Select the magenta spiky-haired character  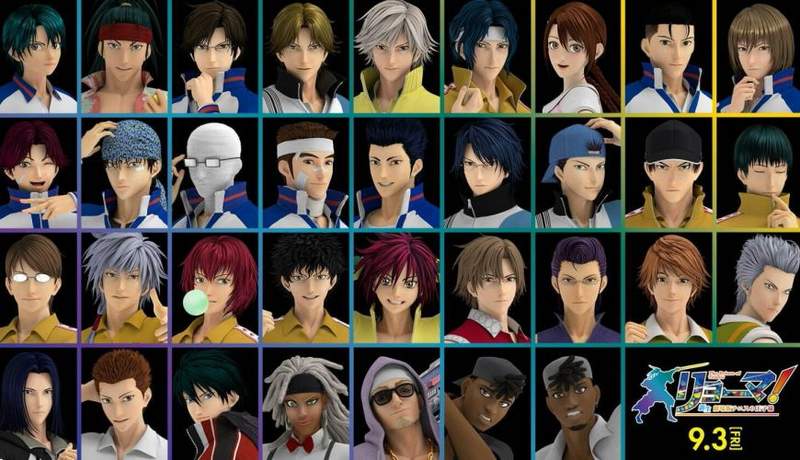(x=396, y=288)
